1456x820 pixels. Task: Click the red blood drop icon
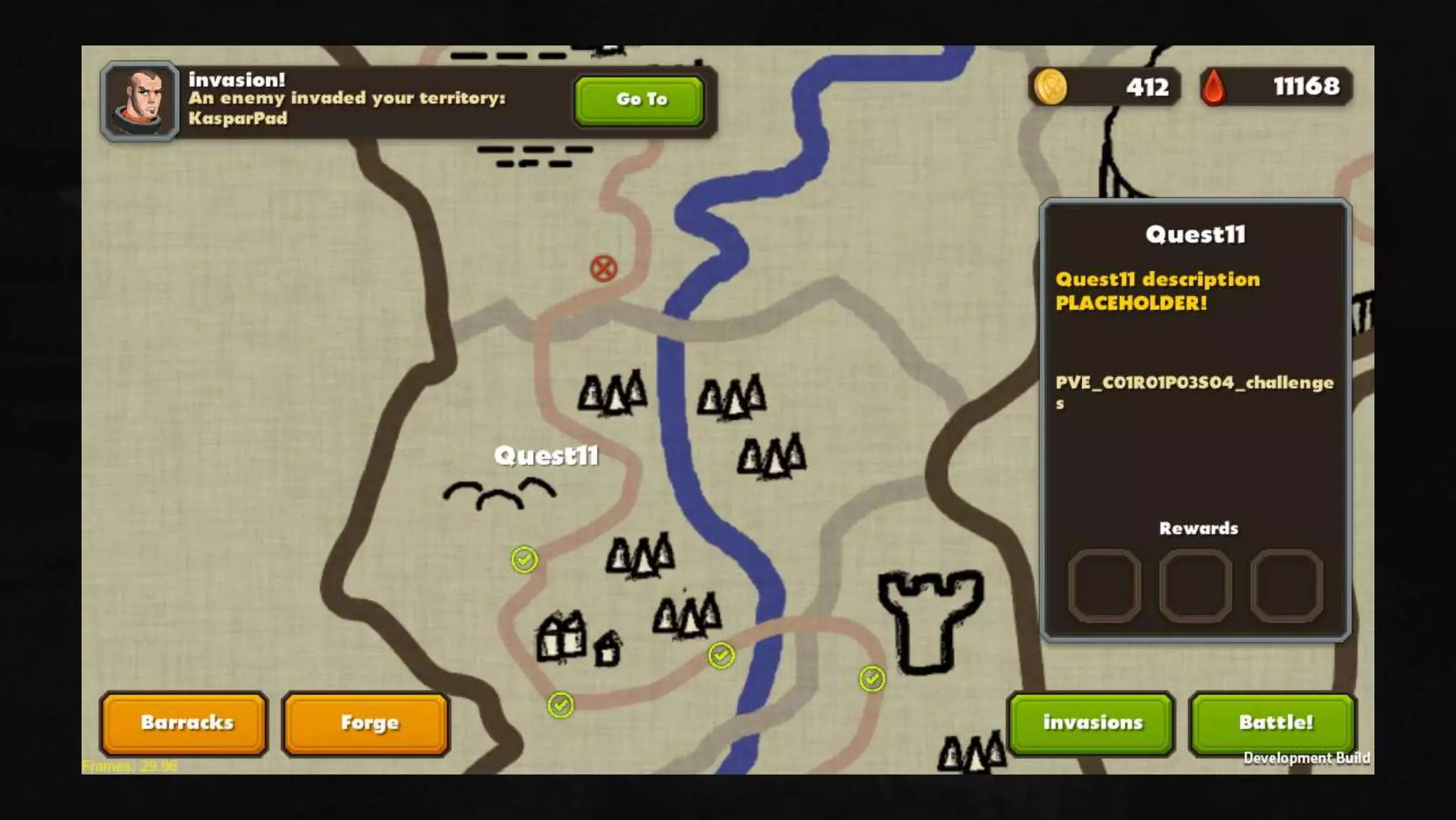click(x=1214, y=88)
